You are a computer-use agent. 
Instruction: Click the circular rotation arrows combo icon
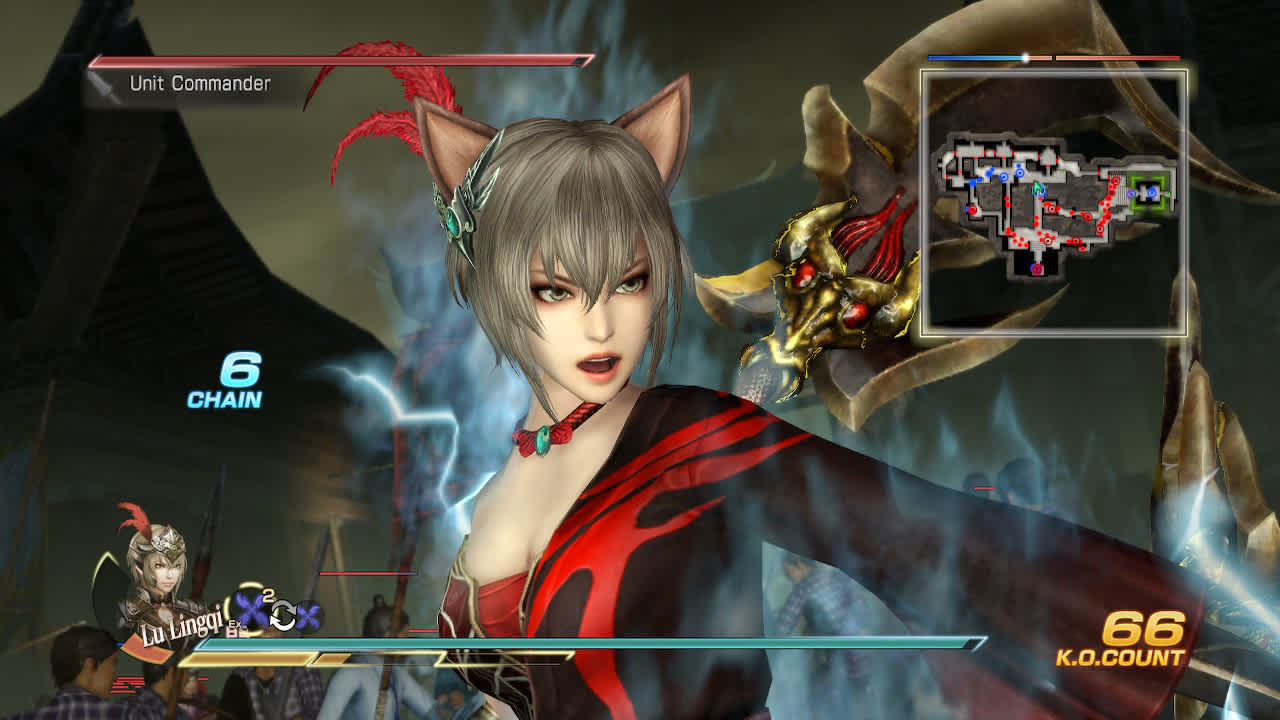click(x=284, y=614)
